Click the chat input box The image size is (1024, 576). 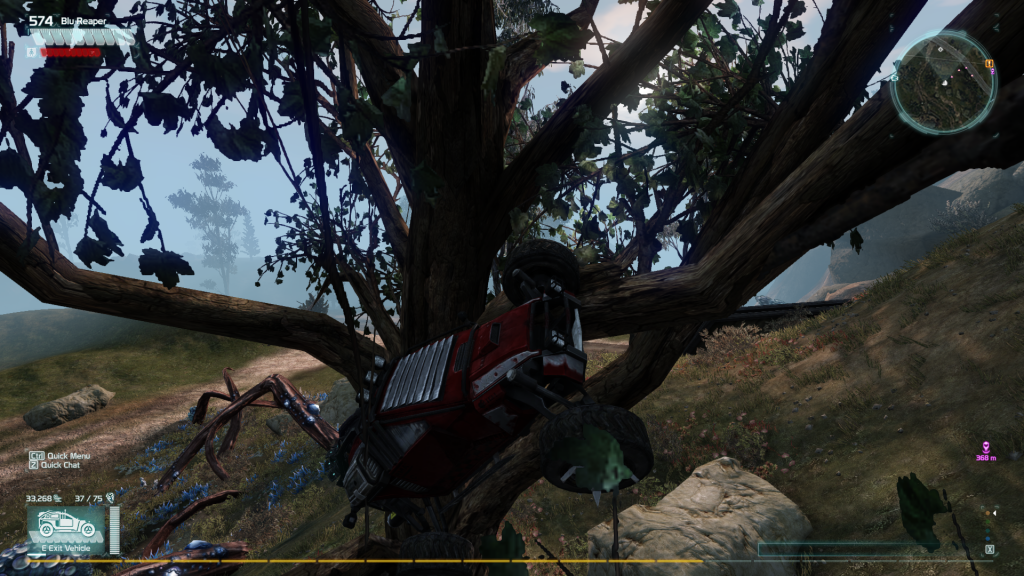(x=850, y=549)
